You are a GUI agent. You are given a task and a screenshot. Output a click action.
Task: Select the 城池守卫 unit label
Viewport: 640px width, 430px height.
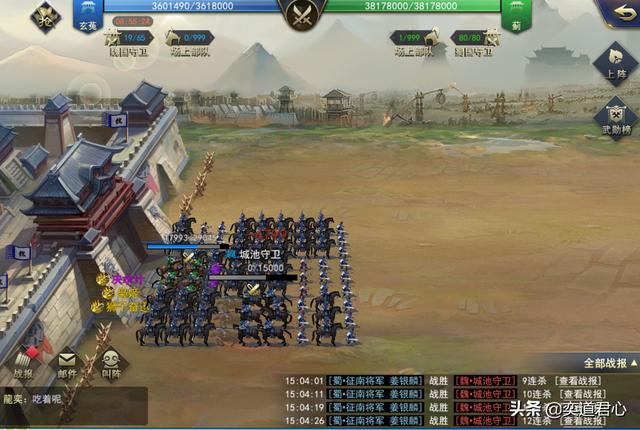pos(260,255)
